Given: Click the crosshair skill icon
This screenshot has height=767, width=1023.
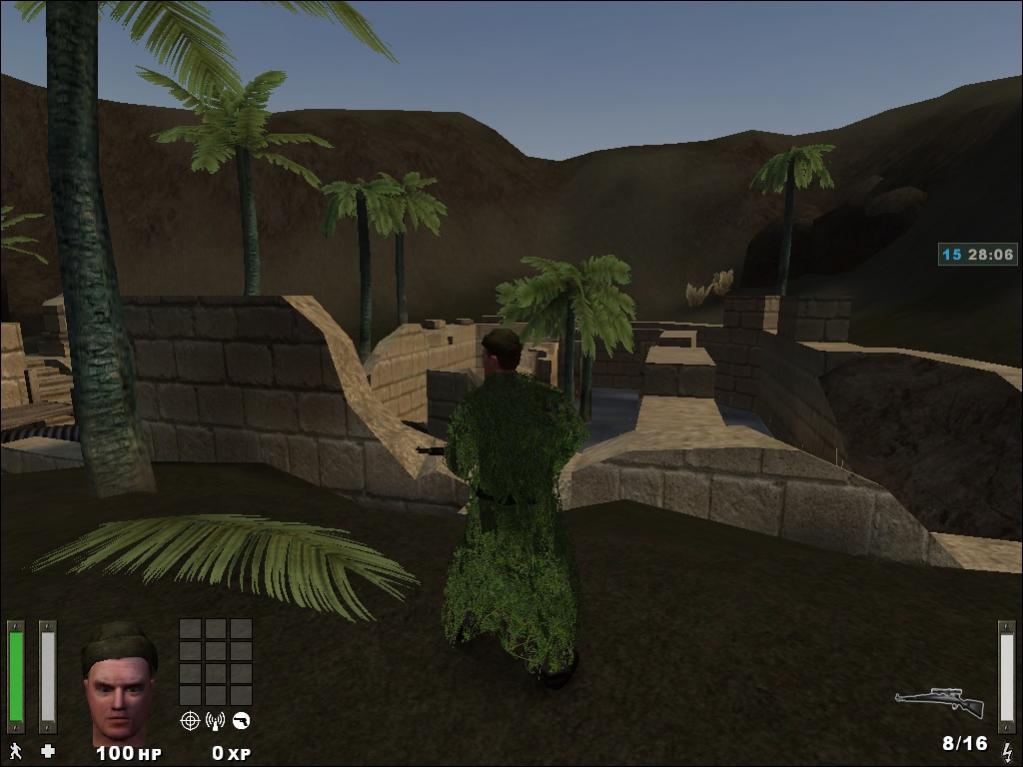Looking at the screenshot, I should tap(190, 720).
